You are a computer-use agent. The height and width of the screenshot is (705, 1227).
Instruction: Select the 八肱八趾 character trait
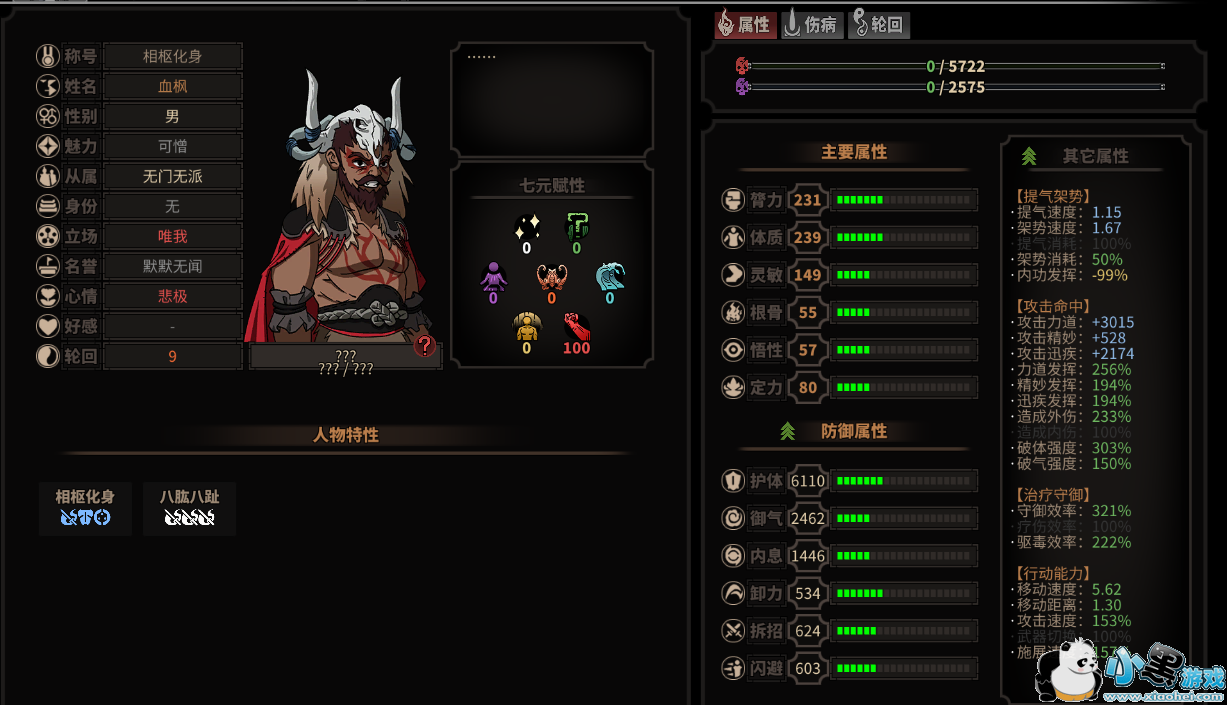click(189, 507)
